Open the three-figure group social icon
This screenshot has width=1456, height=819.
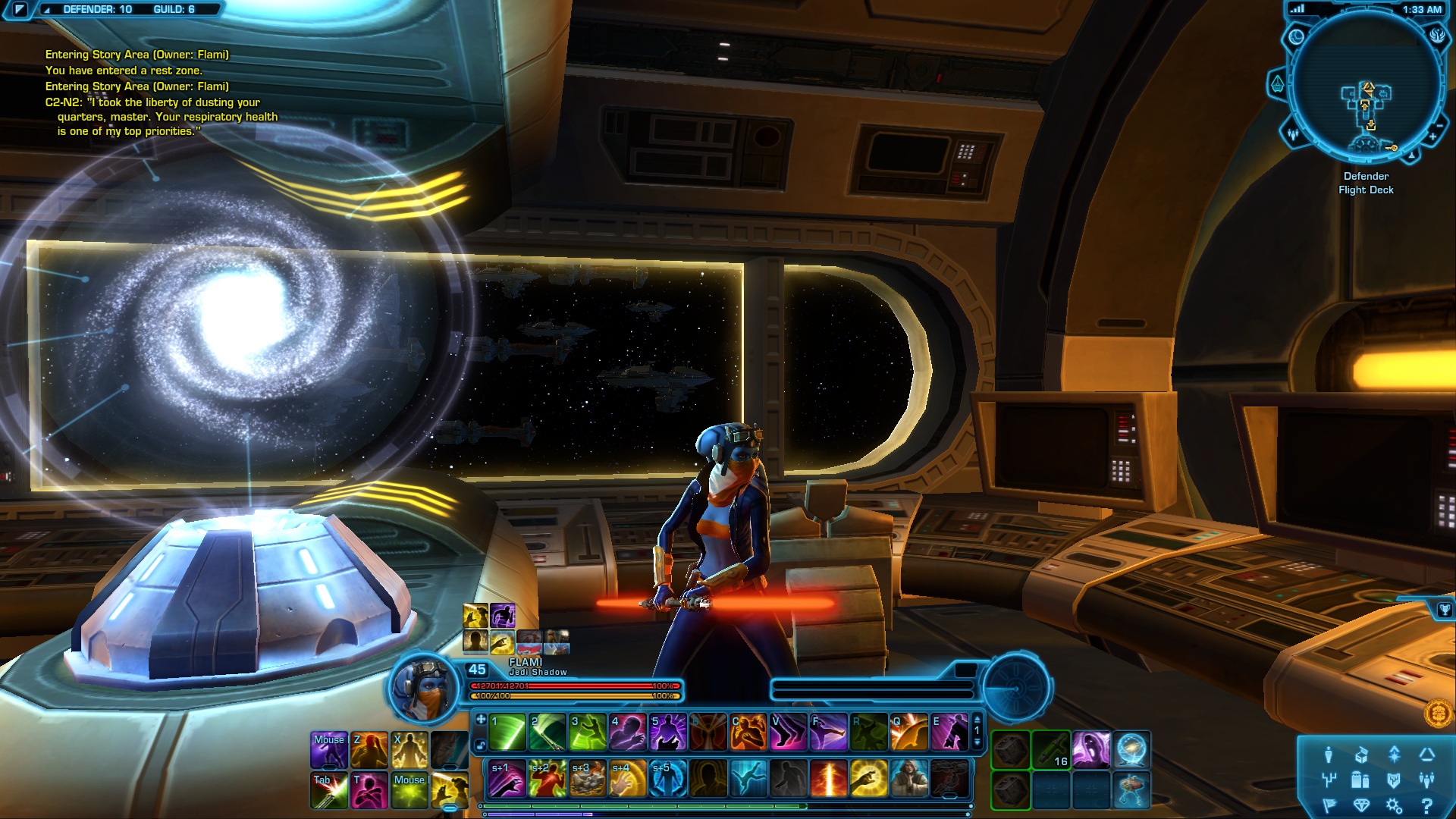point(1427,780)
